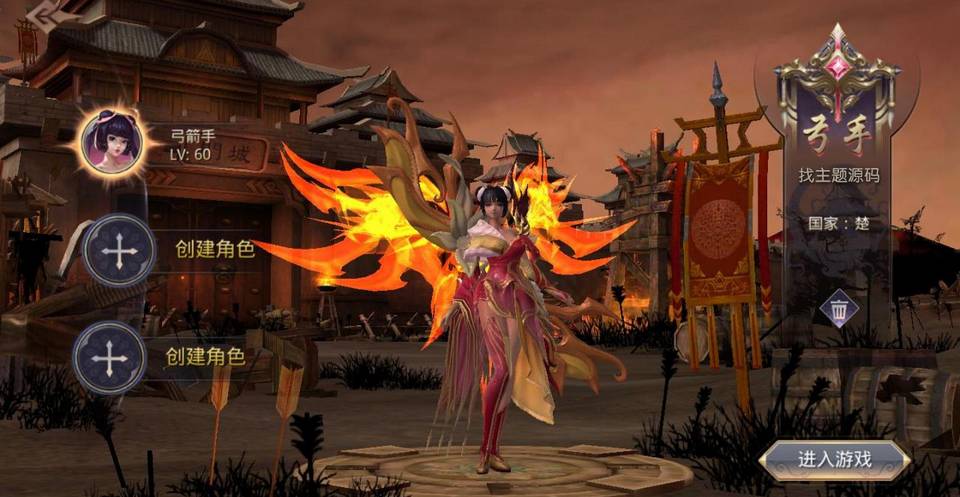This screenshot has width=960, height=497.
Task: Enter the game with 进入游戏
Action: pyautogui.click(x=834, y=460)
